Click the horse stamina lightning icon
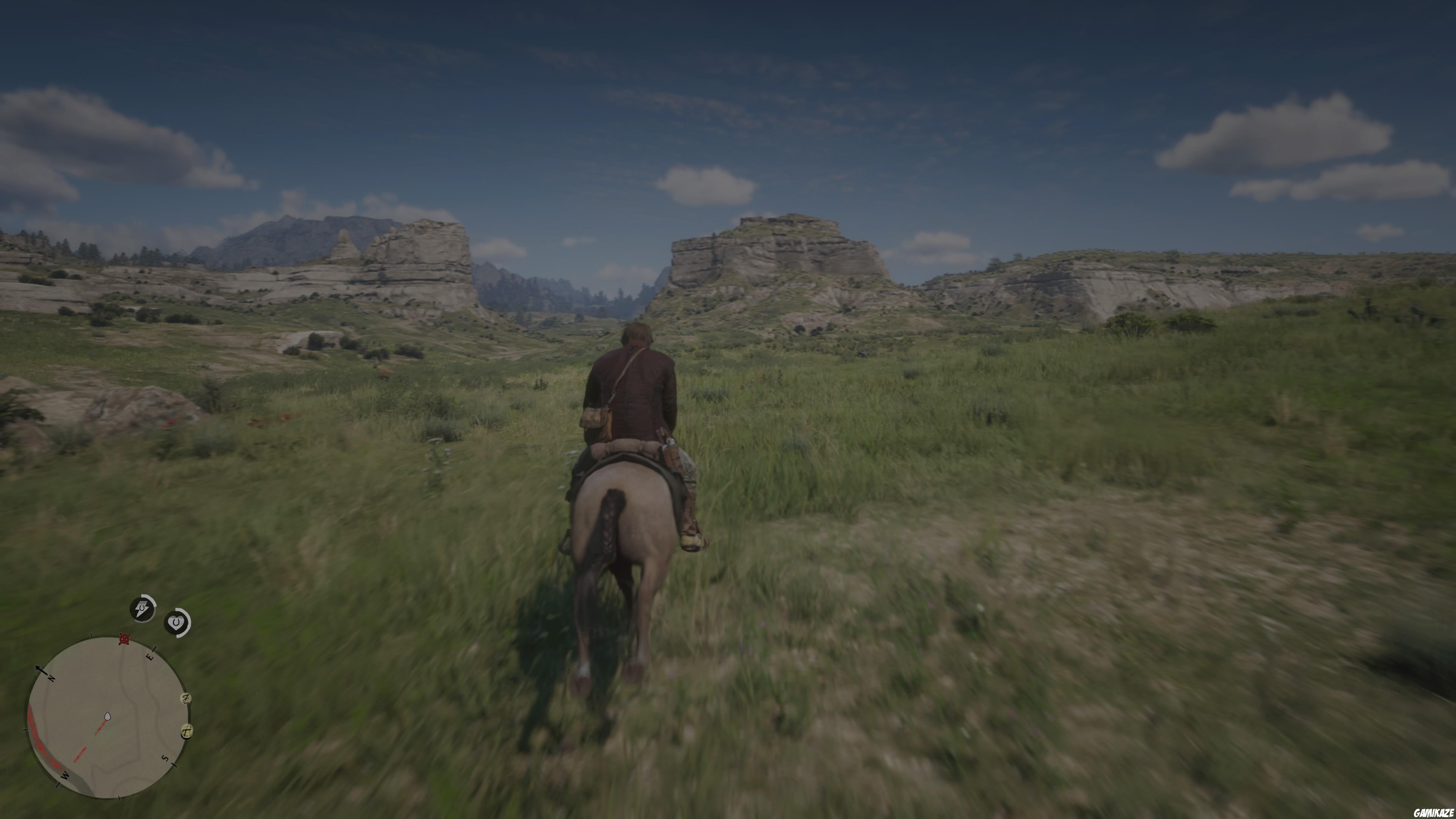Viewport: 1456px width, 819px height. pyautogui.click(x=143, y=609)
